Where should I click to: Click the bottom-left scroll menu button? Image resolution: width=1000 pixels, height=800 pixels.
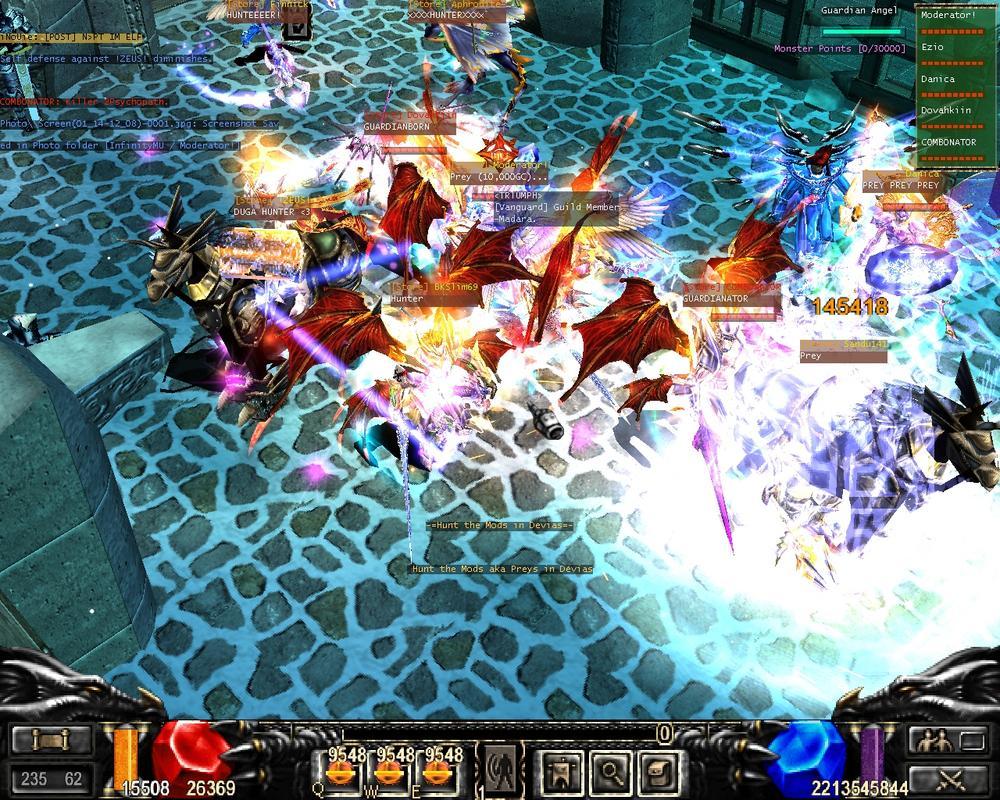[x=52, y=741]
